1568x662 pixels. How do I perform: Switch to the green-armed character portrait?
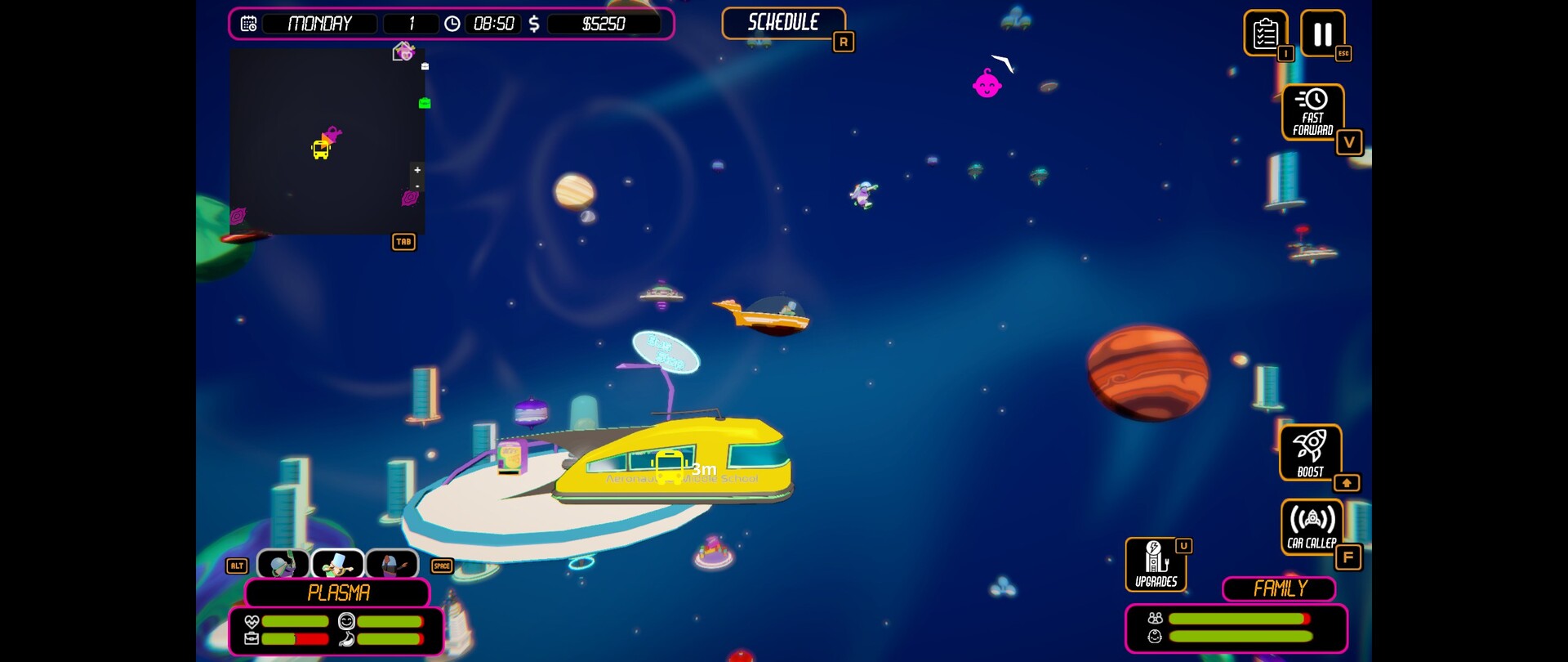coord(283,564)
